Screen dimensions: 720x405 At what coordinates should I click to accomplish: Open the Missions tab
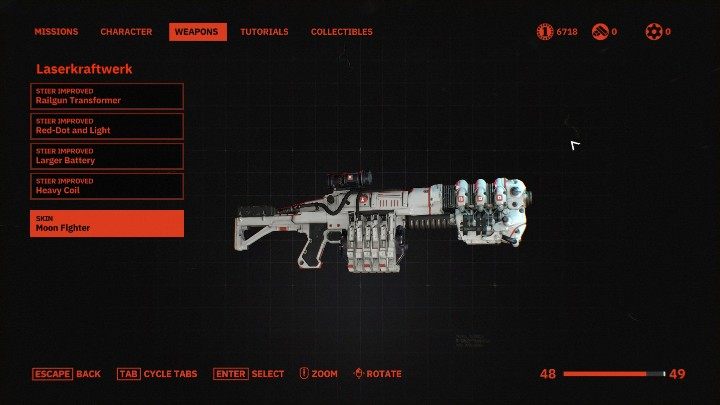click(56, 32)
